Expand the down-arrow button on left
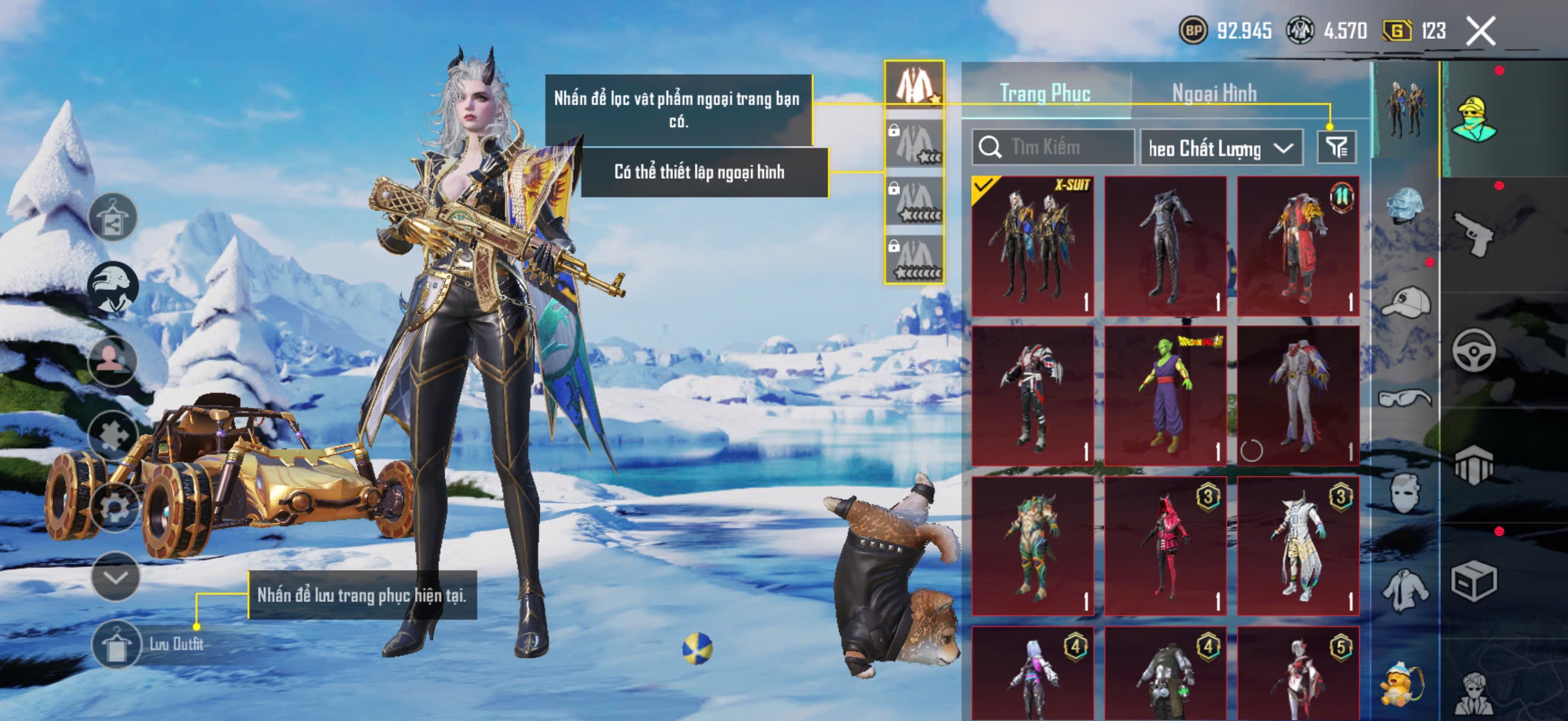The image size is (1568, 721). pos(115,576)
